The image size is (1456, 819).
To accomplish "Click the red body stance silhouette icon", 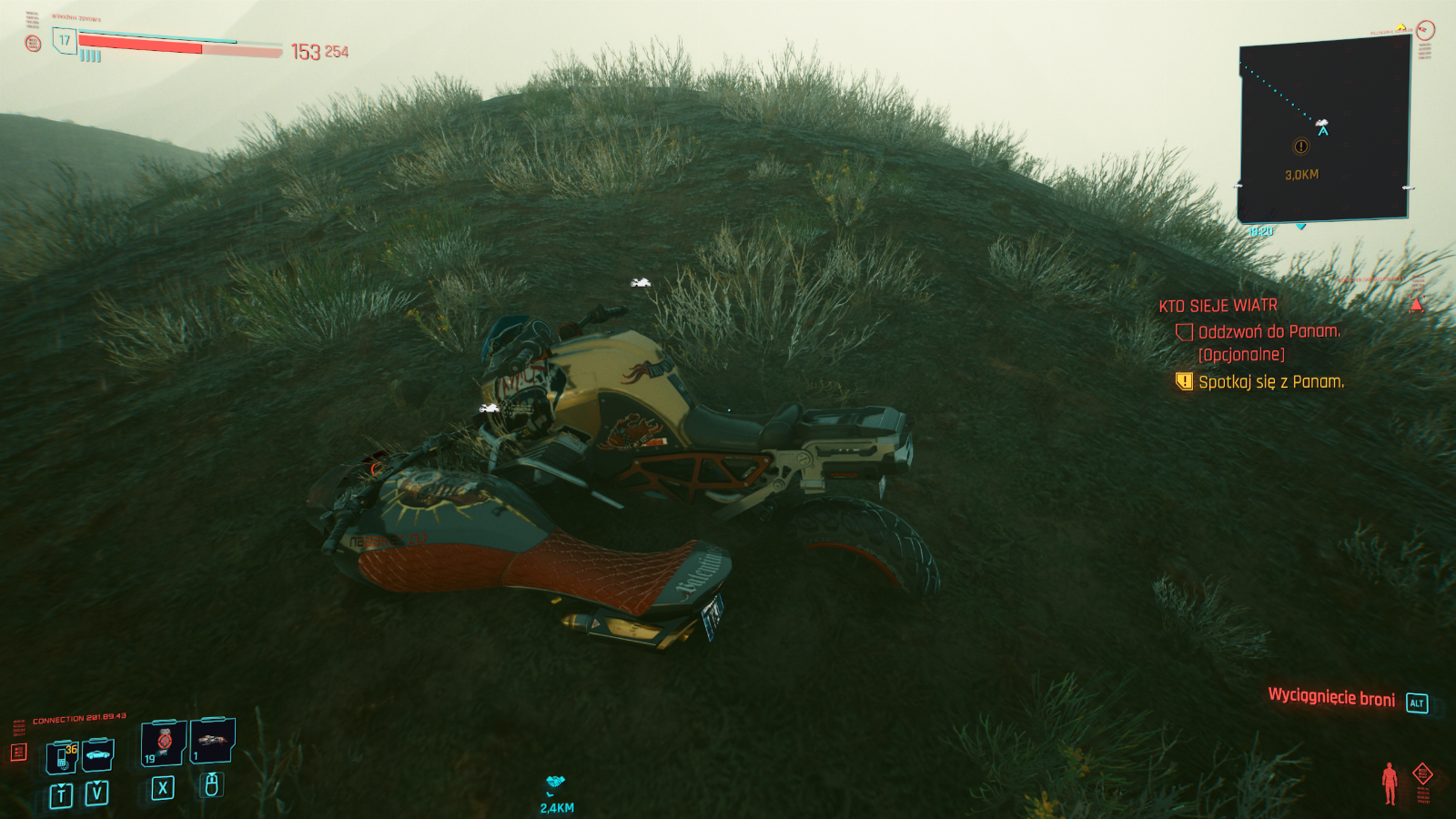I will 1389,783.
